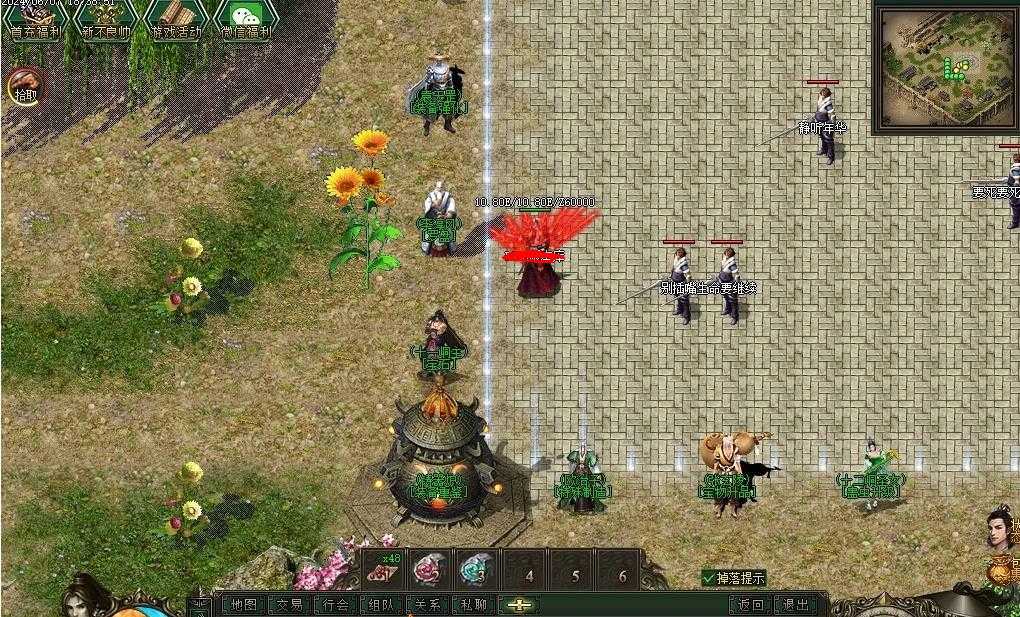Click the 退出 exit button

pos(796,605)
